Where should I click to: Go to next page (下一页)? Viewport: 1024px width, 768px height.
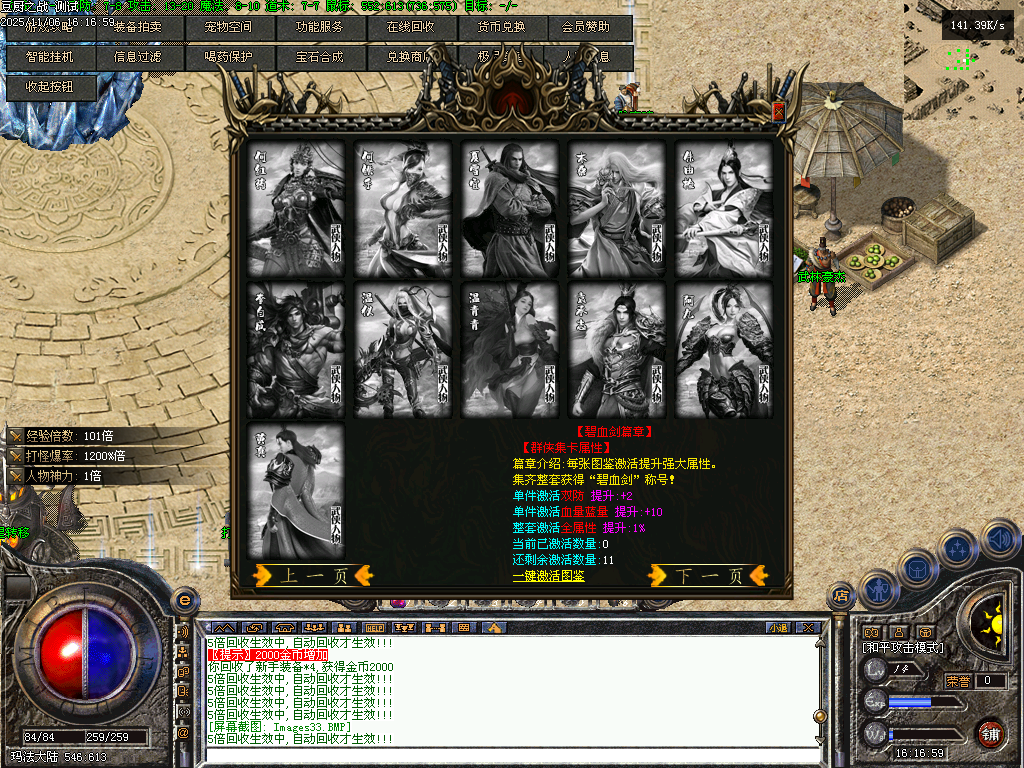[708, 575]
